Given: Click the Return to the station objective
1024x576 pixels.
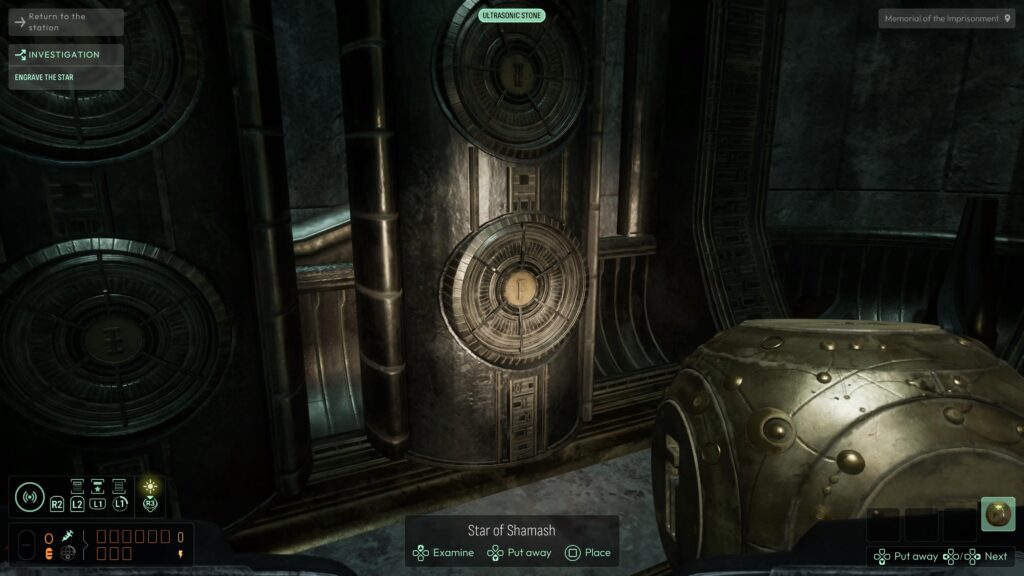Looking at the screenshot, I should pos(66,22).
